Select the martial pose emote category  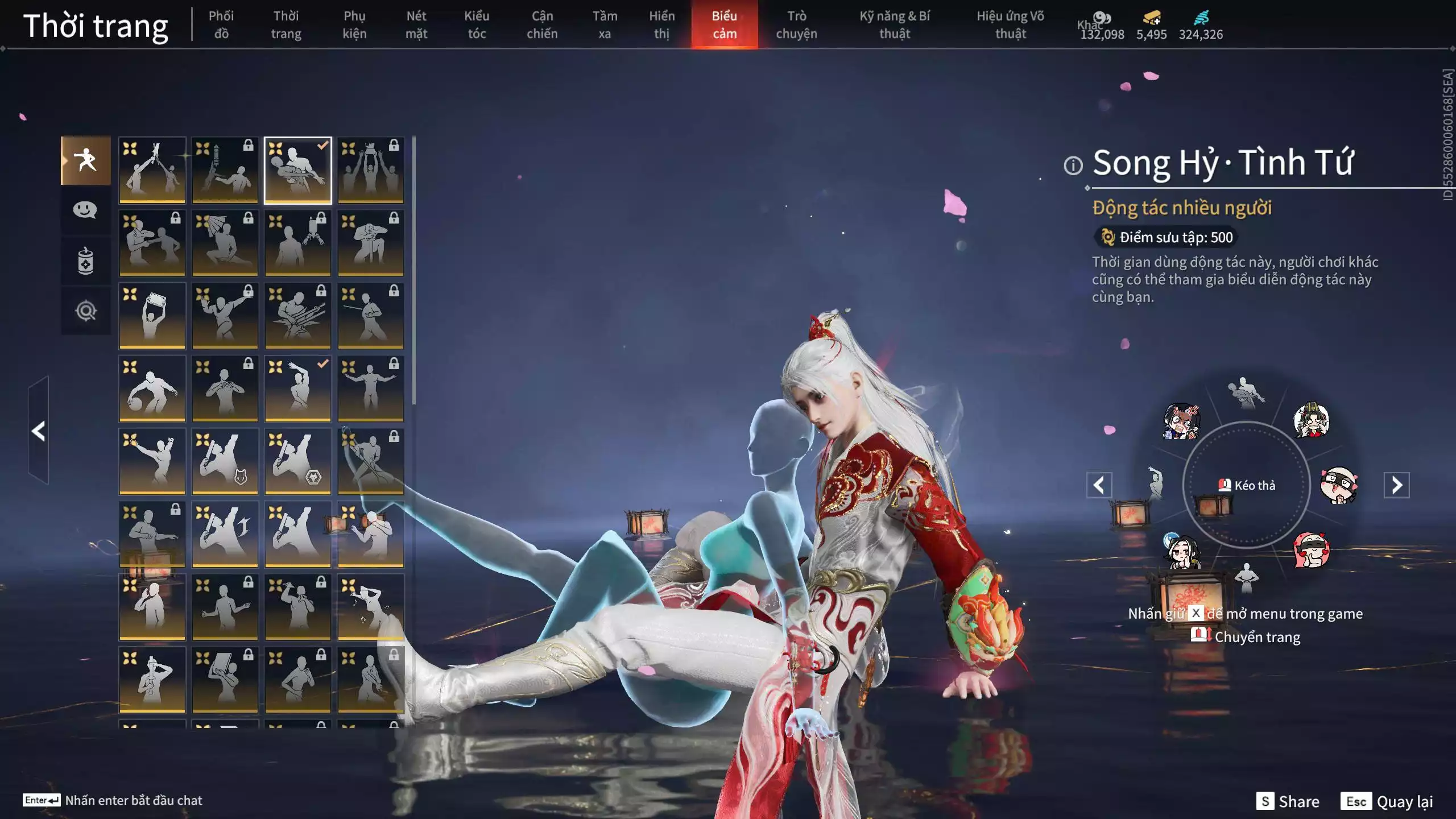tap(86, 160)
